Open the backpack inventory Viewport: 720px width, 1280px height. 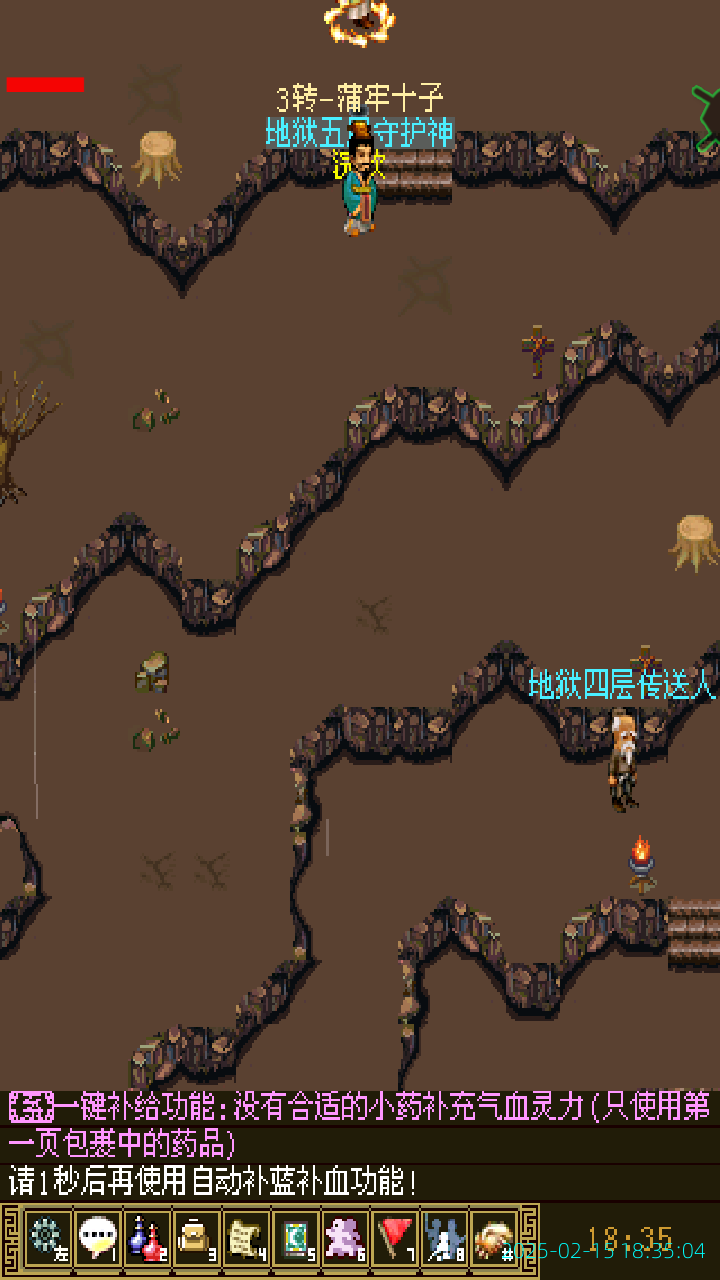(197, 1238)
